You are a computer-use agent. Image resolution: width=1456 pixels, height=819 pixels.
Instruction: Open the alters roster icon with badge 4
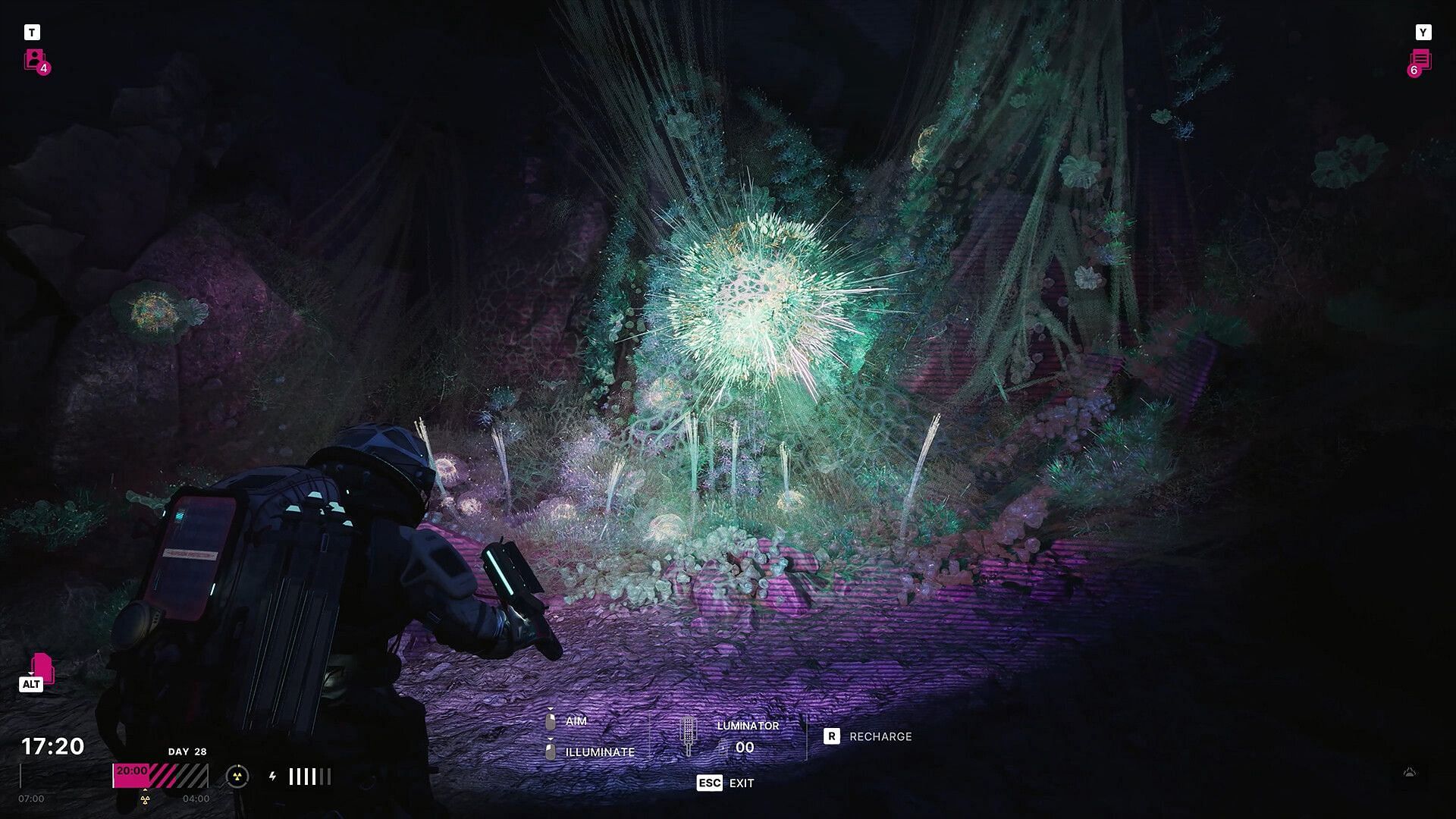(36, 60)
